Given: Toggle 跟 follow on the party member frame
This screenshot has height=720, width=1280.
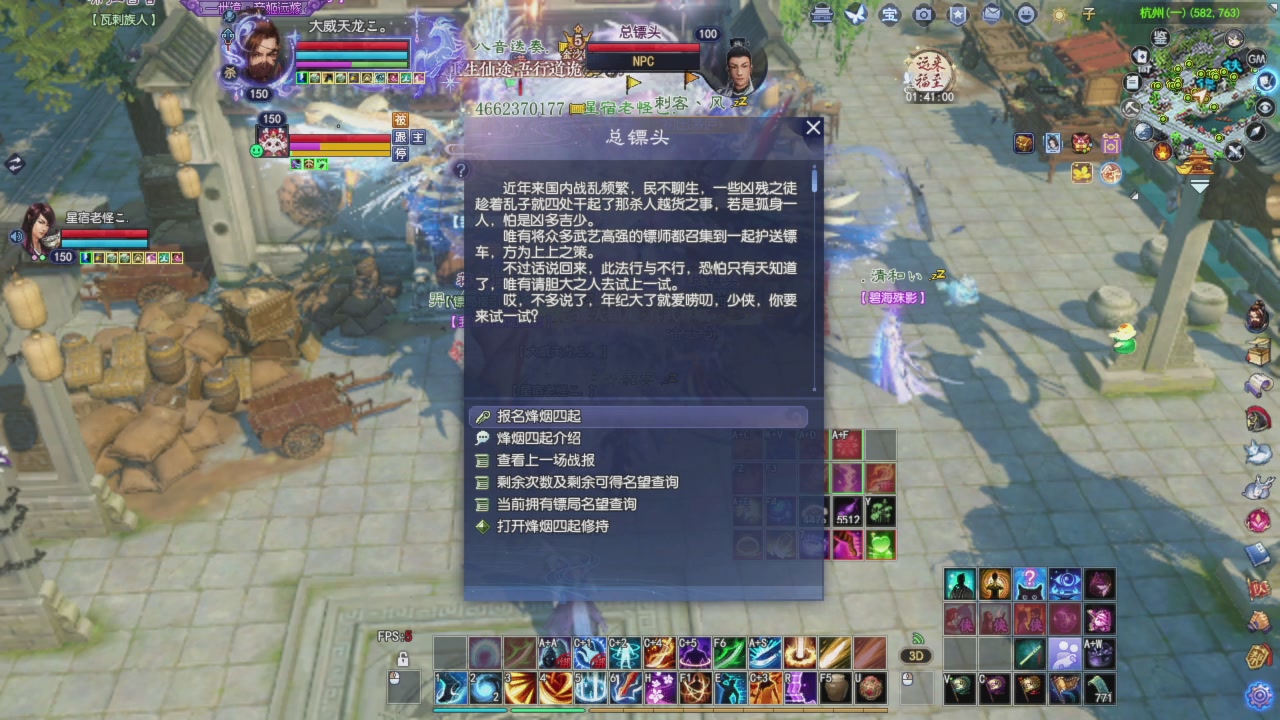Looking at the screenshot, I should coord(400,138).
